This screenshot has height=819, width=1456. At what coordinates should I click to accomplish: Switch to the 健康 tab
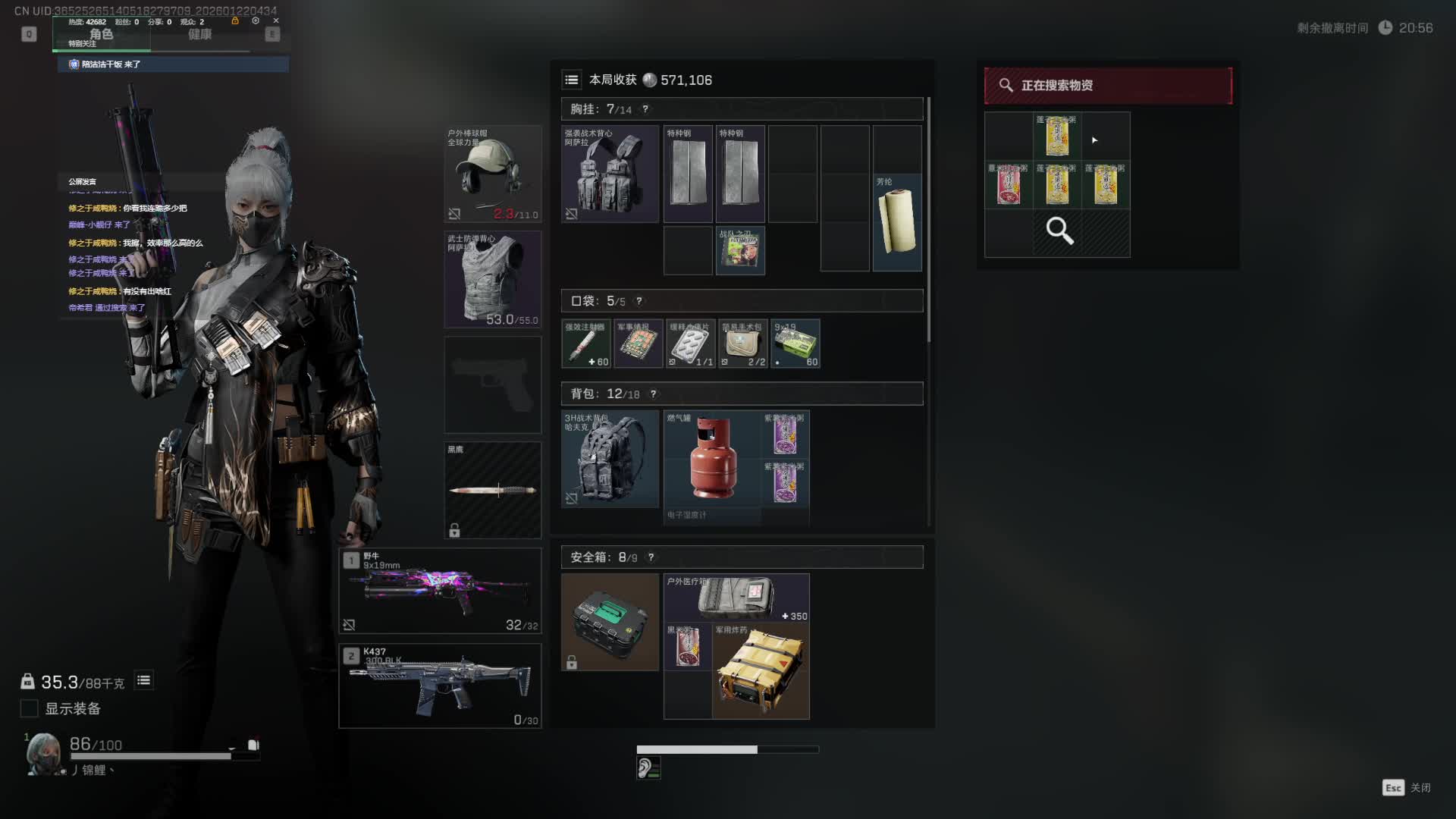point(199,34)
